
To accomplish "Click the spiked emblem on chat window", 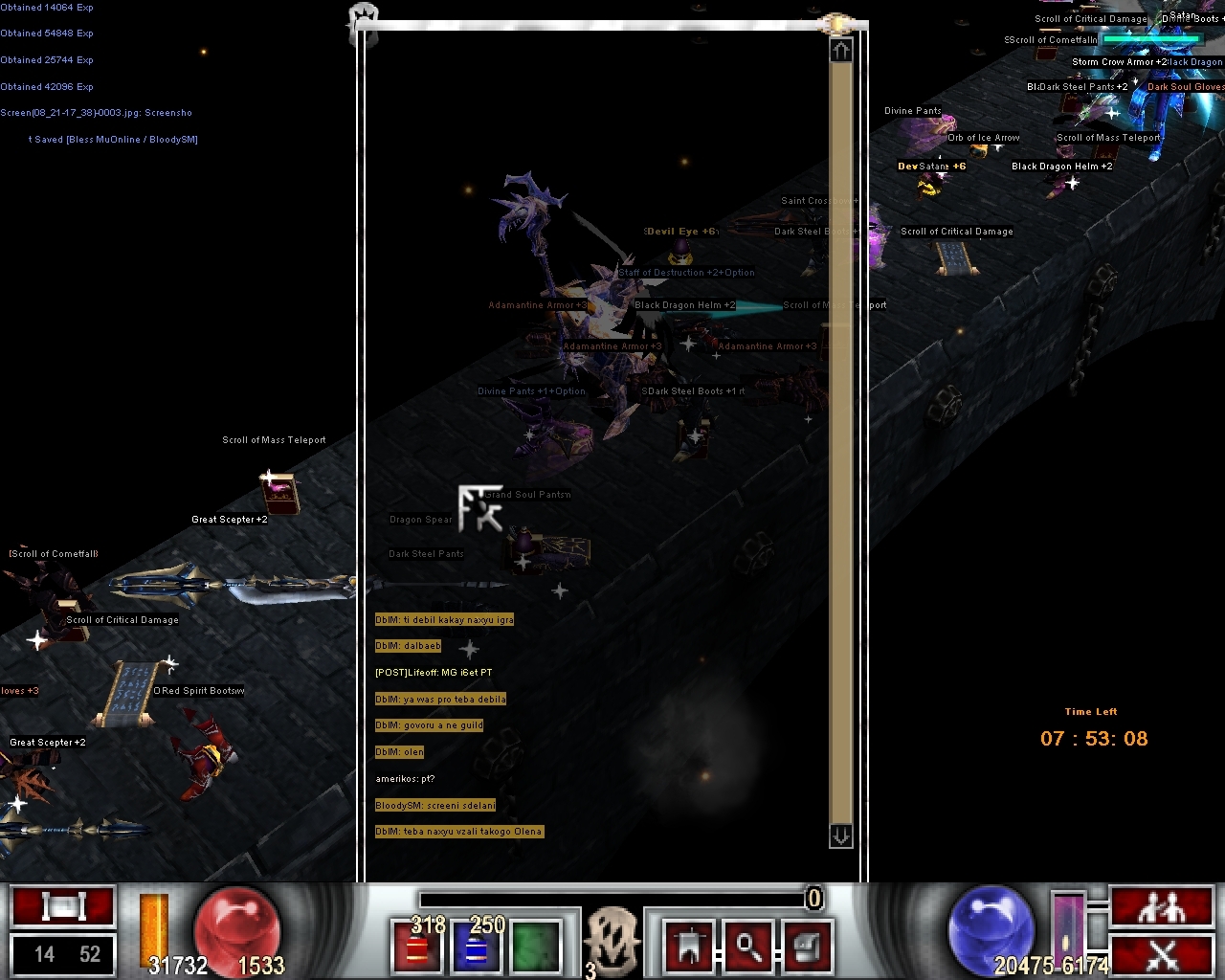I will (365, 17).
